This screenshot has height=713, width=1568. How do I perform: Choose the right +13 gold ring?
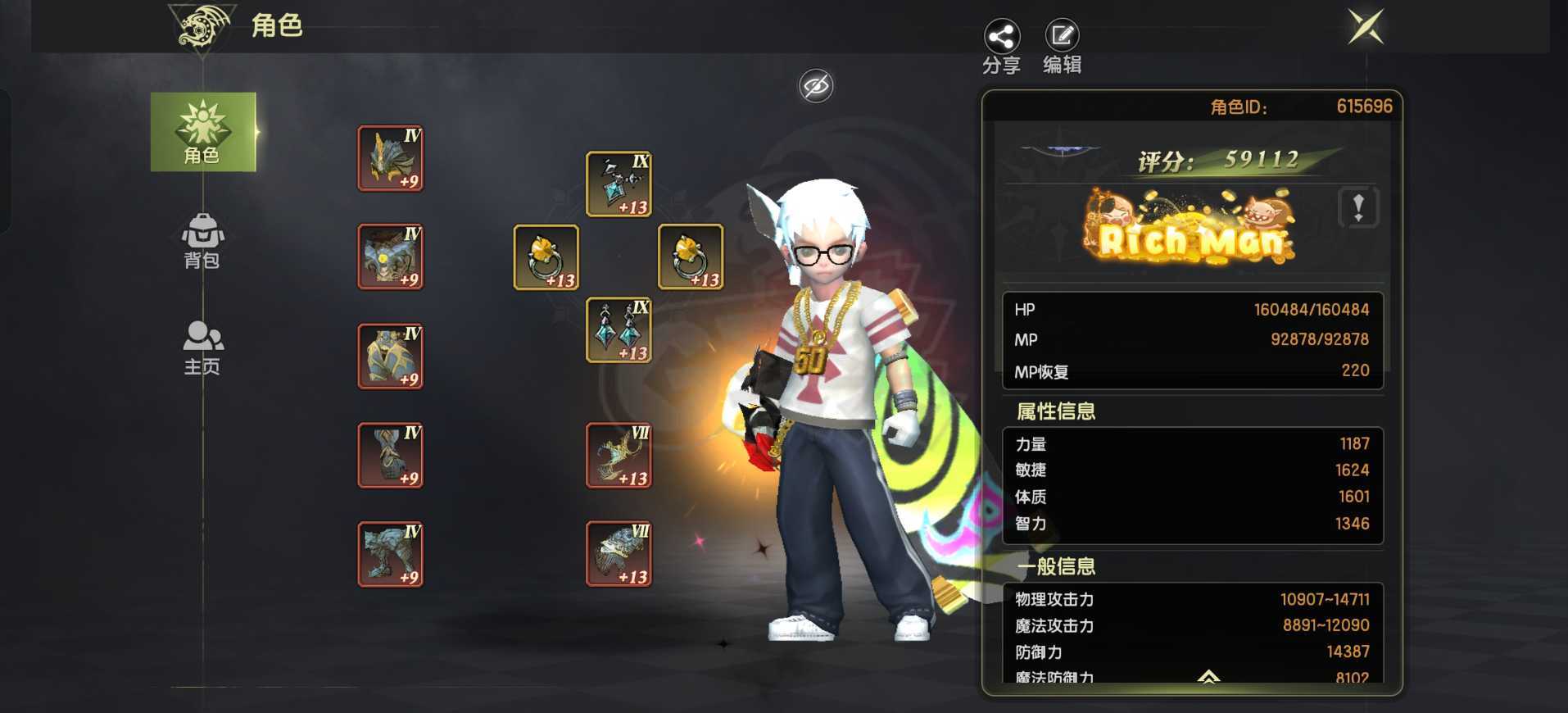[x=691, y=257]
